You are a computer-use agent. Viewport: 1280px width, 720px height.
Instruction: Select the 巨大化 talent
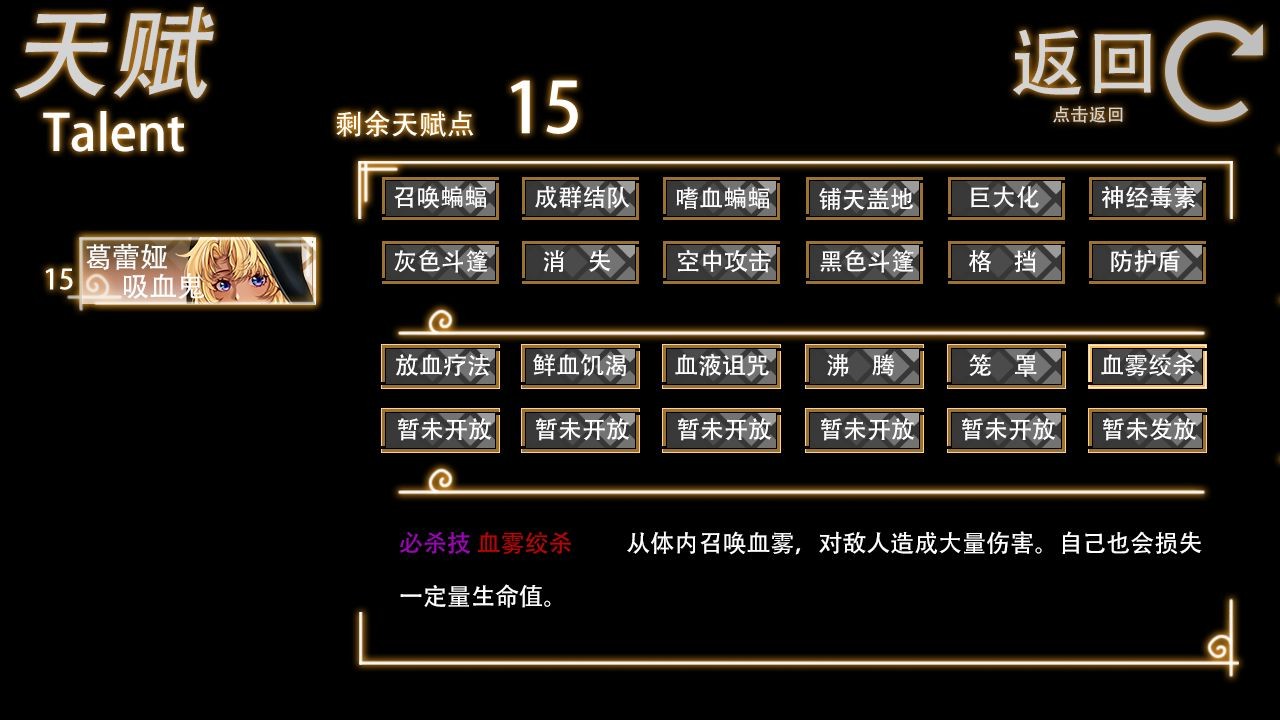click(1005, 199)
